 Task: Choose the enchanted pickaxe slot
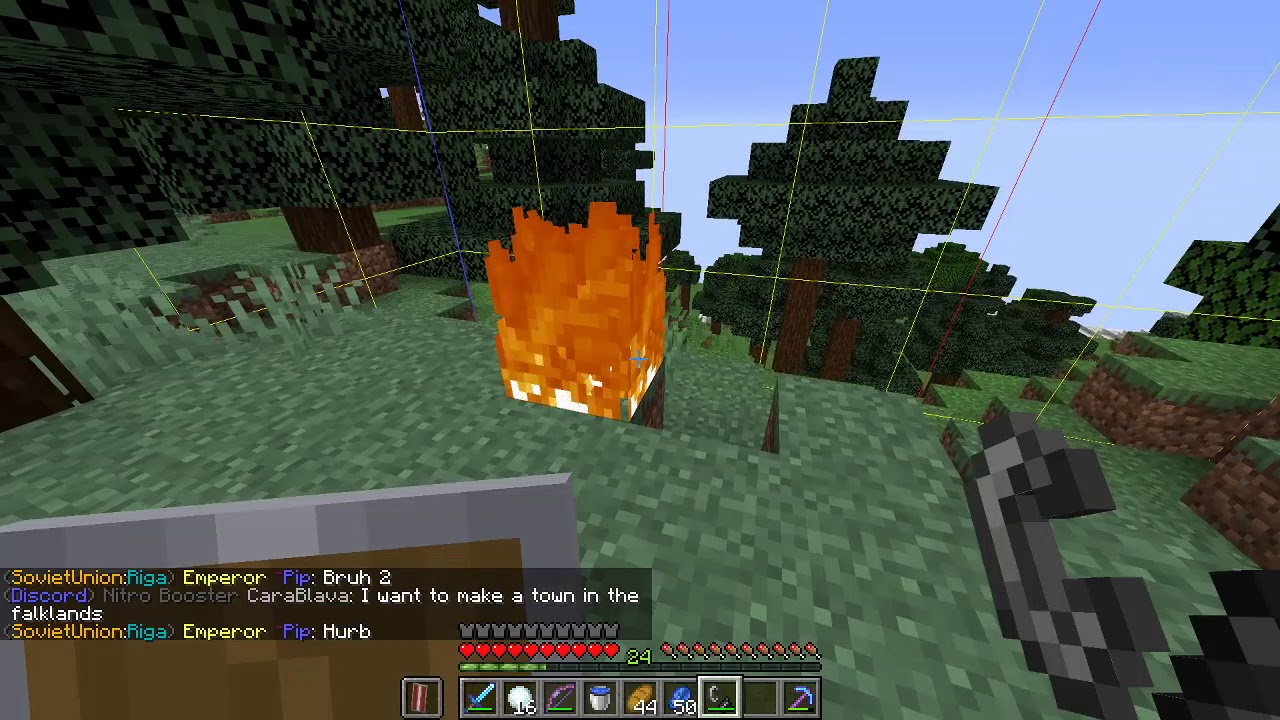pyautogui.click(x=800, y=697)
